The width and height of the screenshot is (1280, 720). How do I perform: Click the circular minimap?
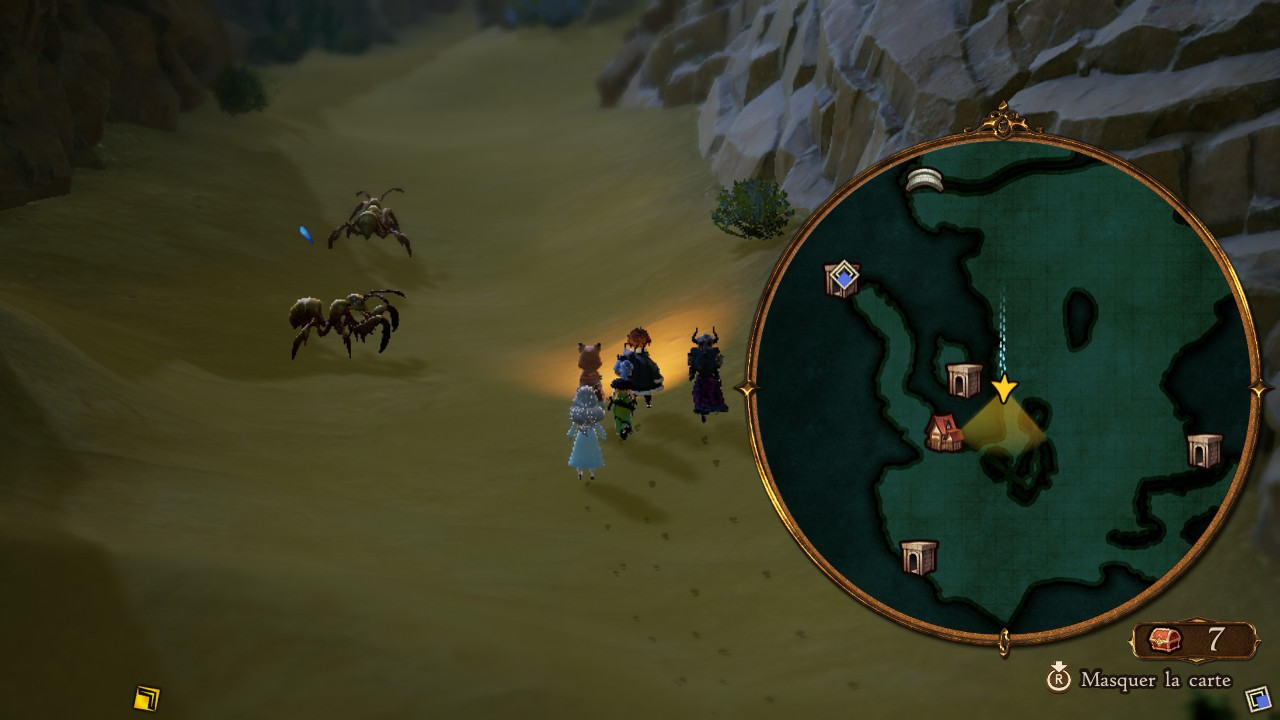coord(1003,388)
